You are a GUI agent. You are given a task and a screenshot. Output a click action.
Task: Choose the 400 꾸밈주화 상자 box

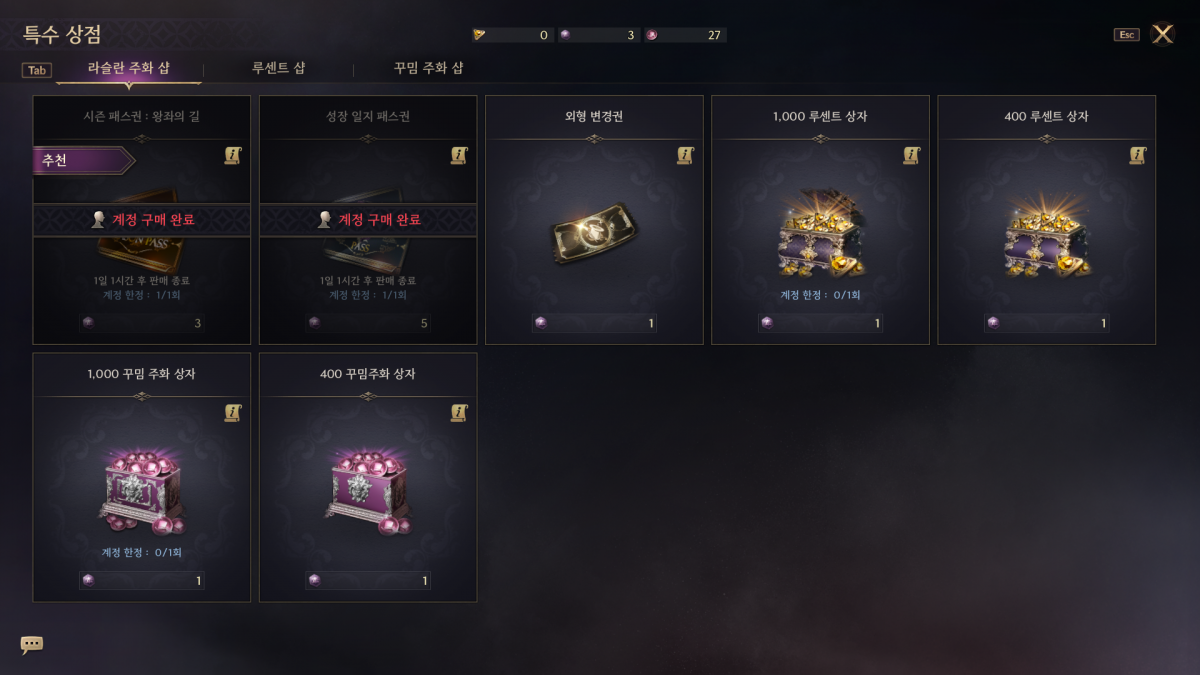[367, 490]
